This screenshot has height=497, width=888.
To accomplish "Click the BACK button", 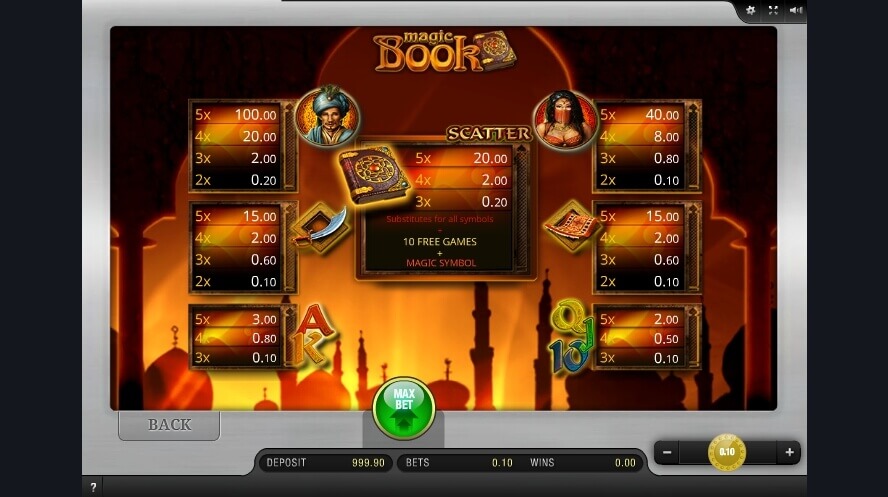I will (x=169, y=424).
